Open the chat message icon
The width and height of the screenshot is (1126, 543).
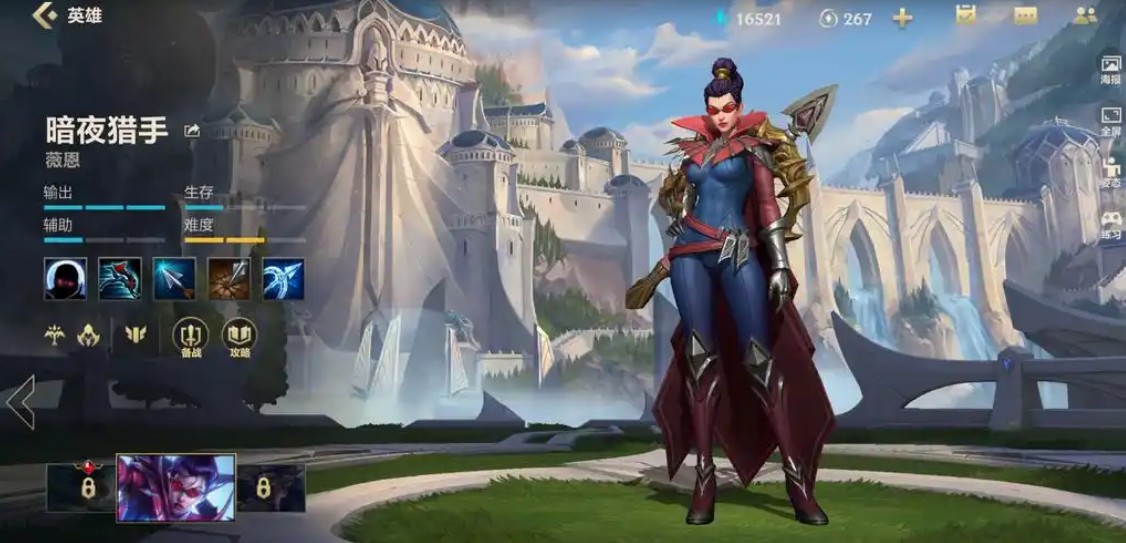1025,16
